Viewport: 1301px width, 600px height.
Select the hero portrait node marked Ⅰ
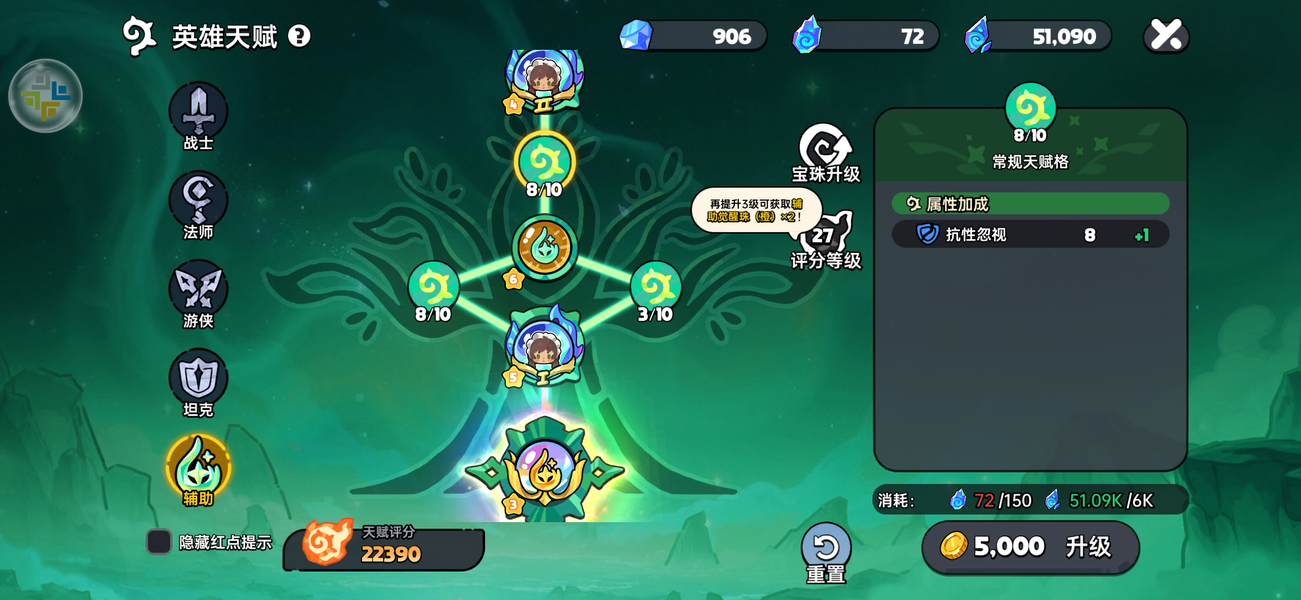[x=544, y=350]
